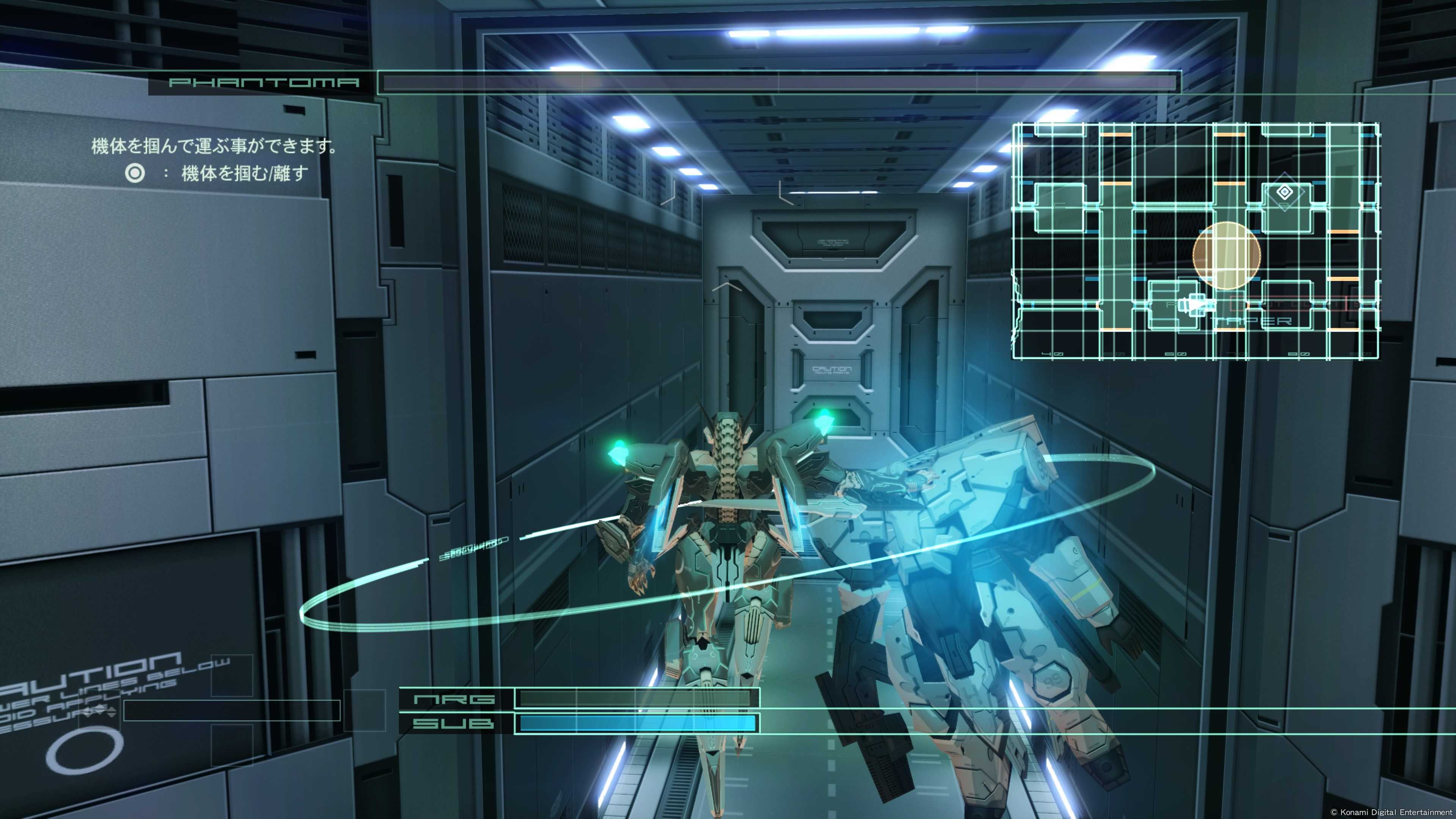Screen dimensions: 1456x819
Task: Click the white player arrow on the minimap
Action: (x=1197, y=304)
